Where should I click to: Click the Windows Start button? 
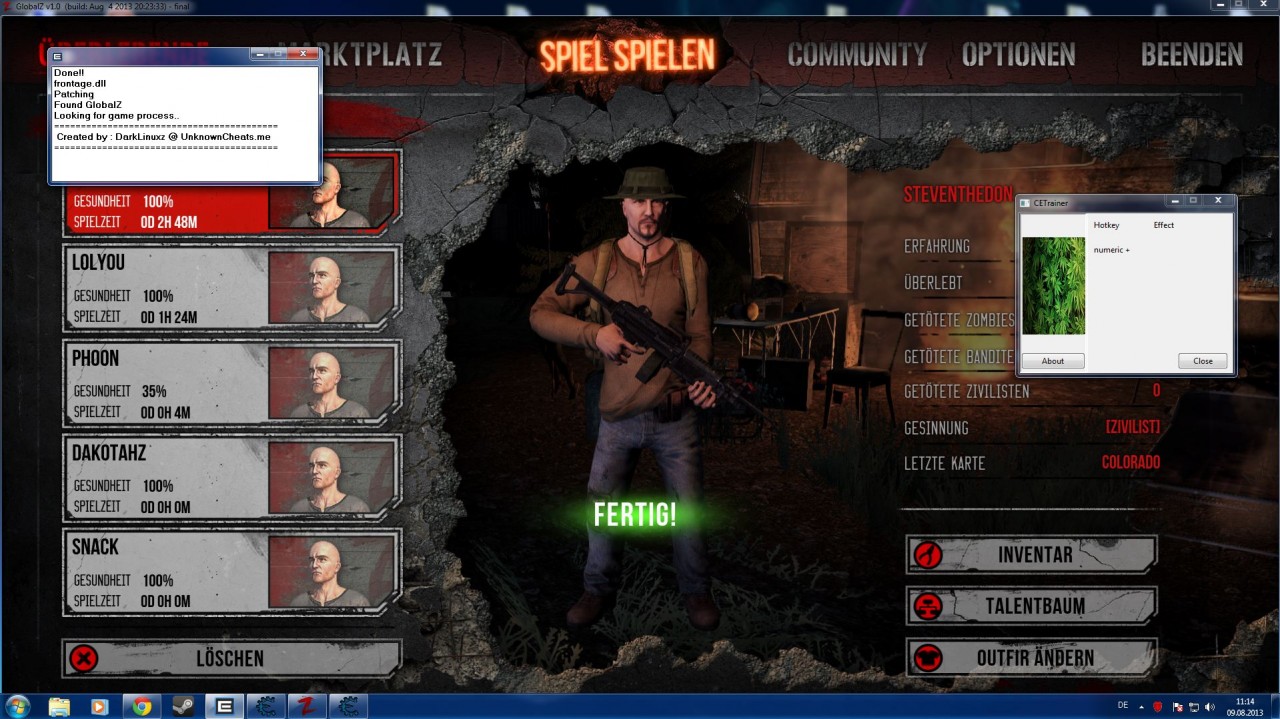[17, 706]
